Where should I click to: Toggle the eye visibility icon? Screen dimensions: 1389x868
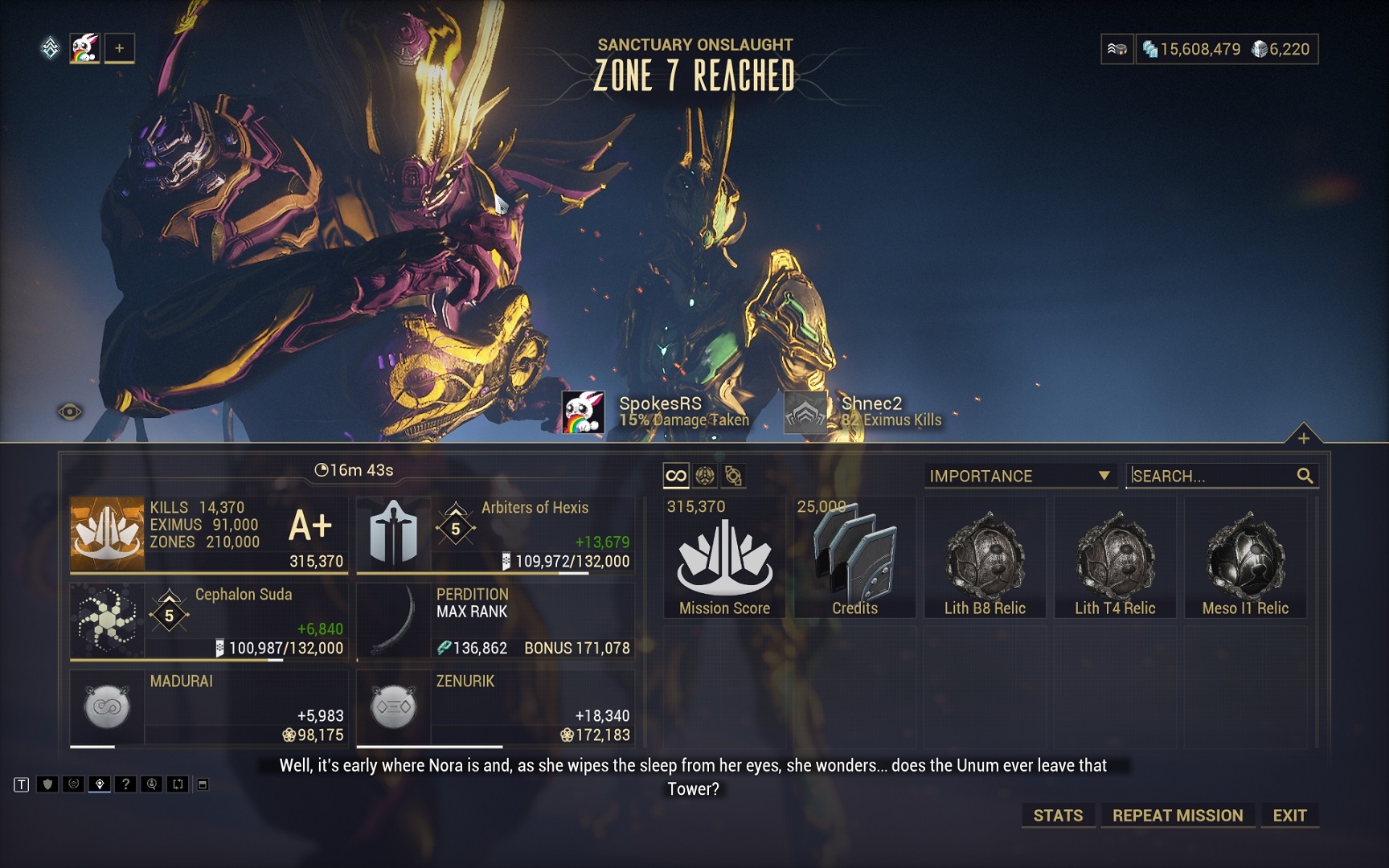70,412
